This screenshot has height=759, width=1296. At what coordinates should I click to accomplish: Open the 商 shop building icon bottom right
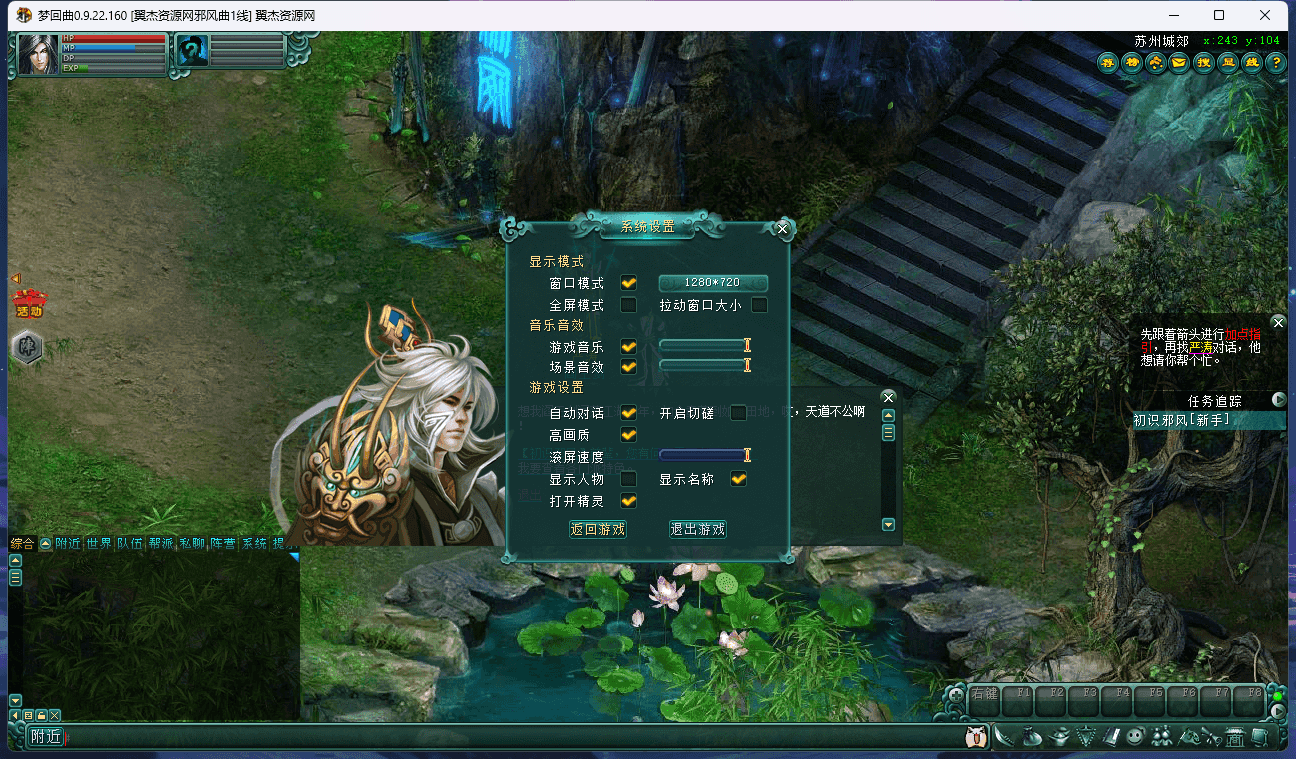tap(1234, 737)
